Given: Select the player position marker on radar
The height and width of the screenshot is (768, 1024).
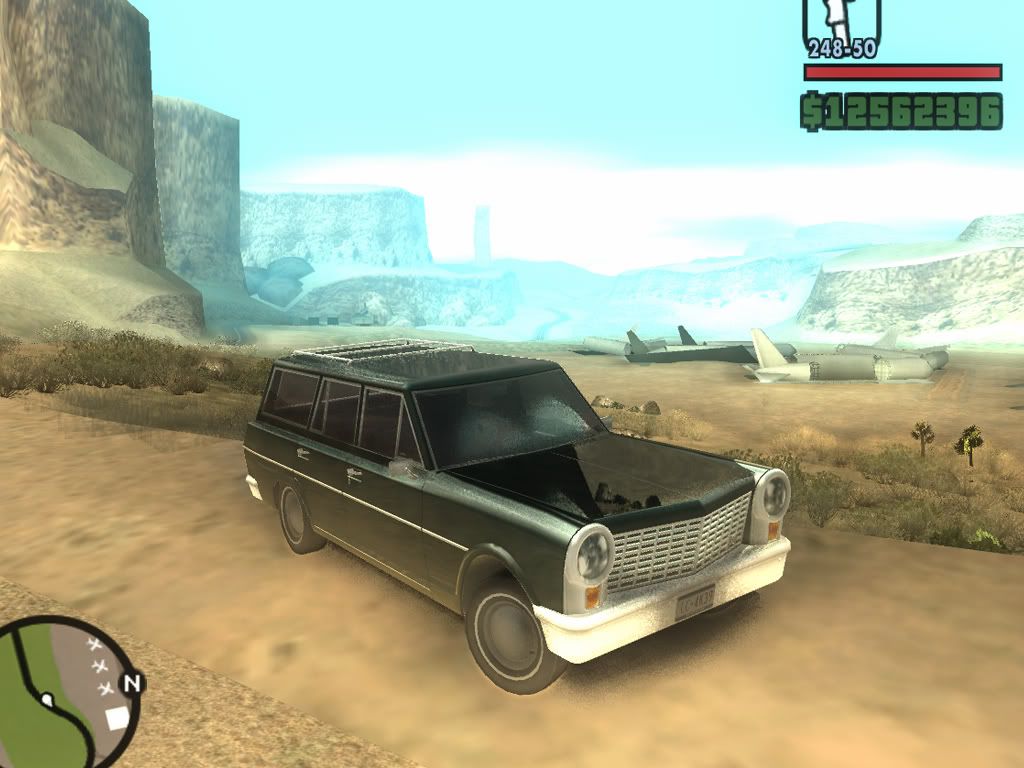Looking at the screenshot, I should pos(46,697).
